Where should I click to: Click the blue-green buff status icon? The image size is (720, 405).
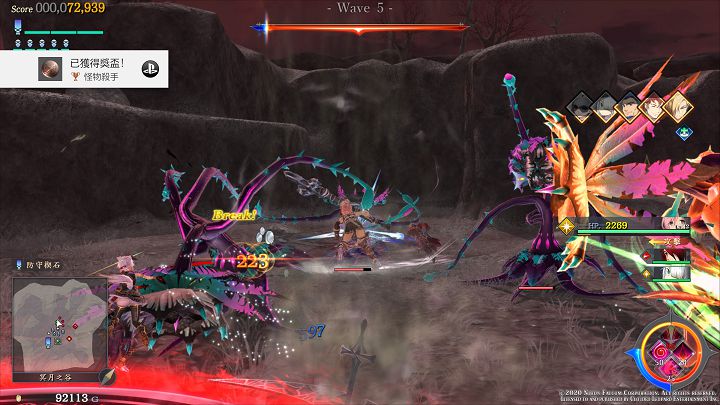(683, 131)
